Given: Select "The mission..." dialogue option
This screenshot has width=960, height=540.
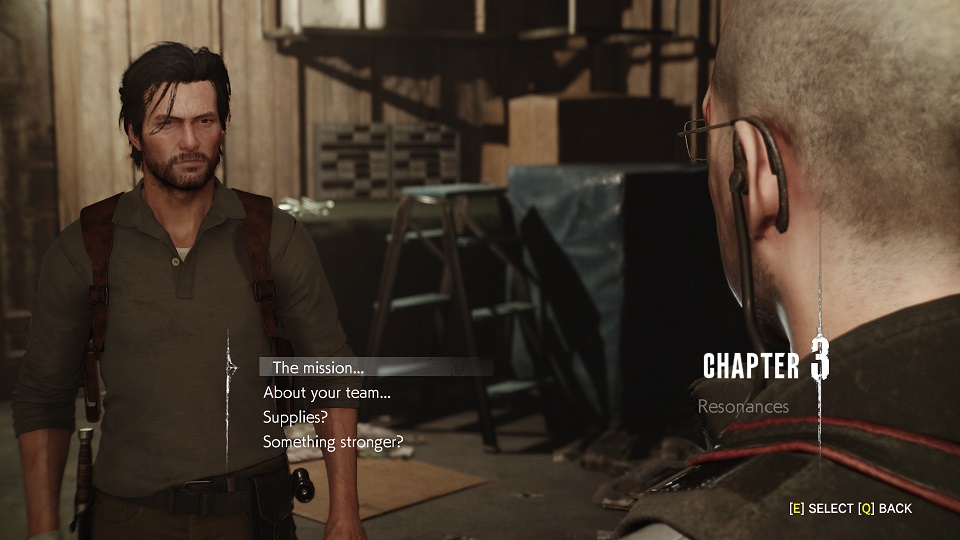Looking at the screenshot, I should pos(318,367).
